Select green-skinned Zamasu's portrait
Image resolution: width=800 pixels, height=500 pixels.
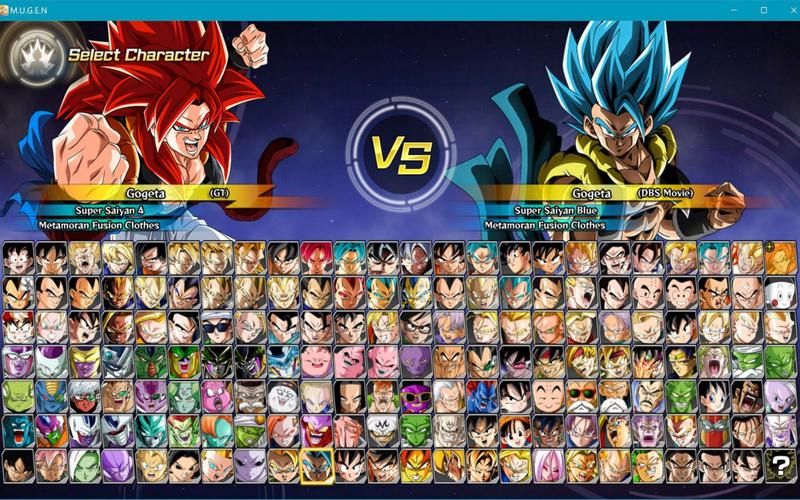coord(85,464)
